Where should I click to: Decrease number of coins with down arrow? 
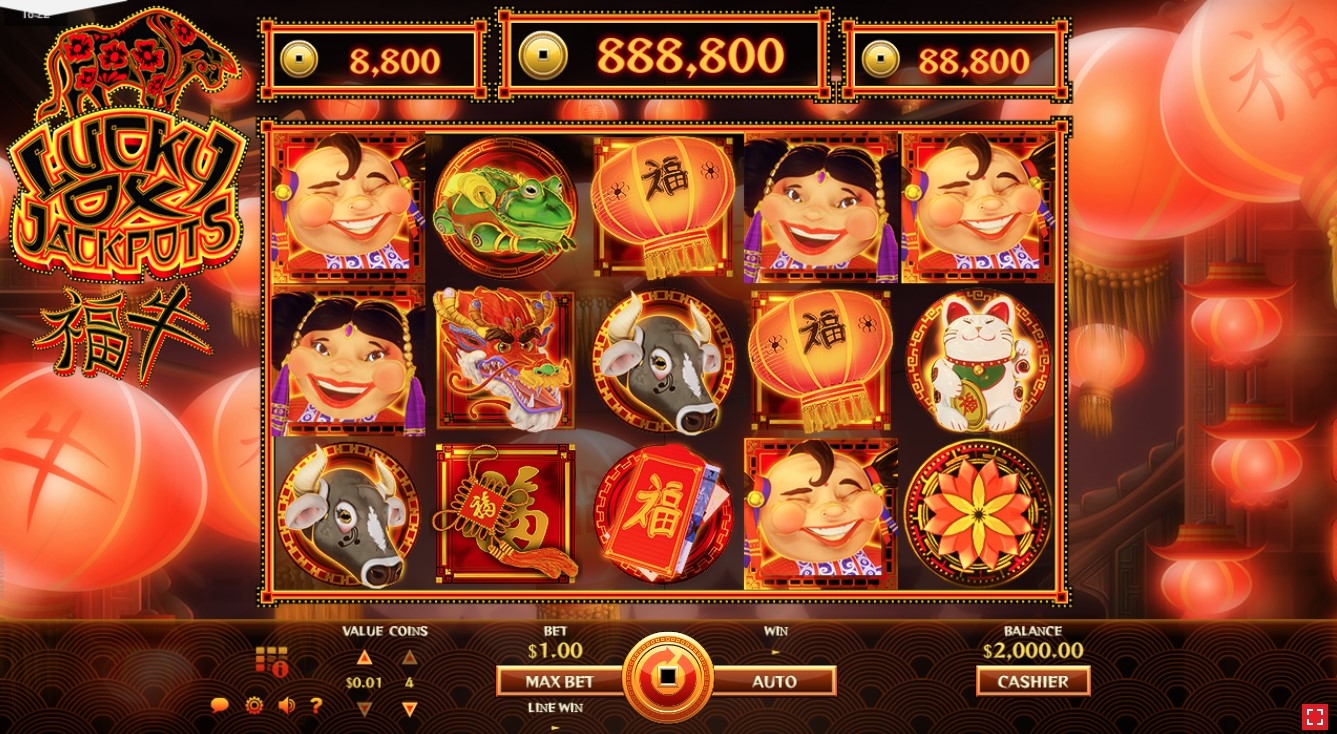pyautogui.click(x=409, y=709)
